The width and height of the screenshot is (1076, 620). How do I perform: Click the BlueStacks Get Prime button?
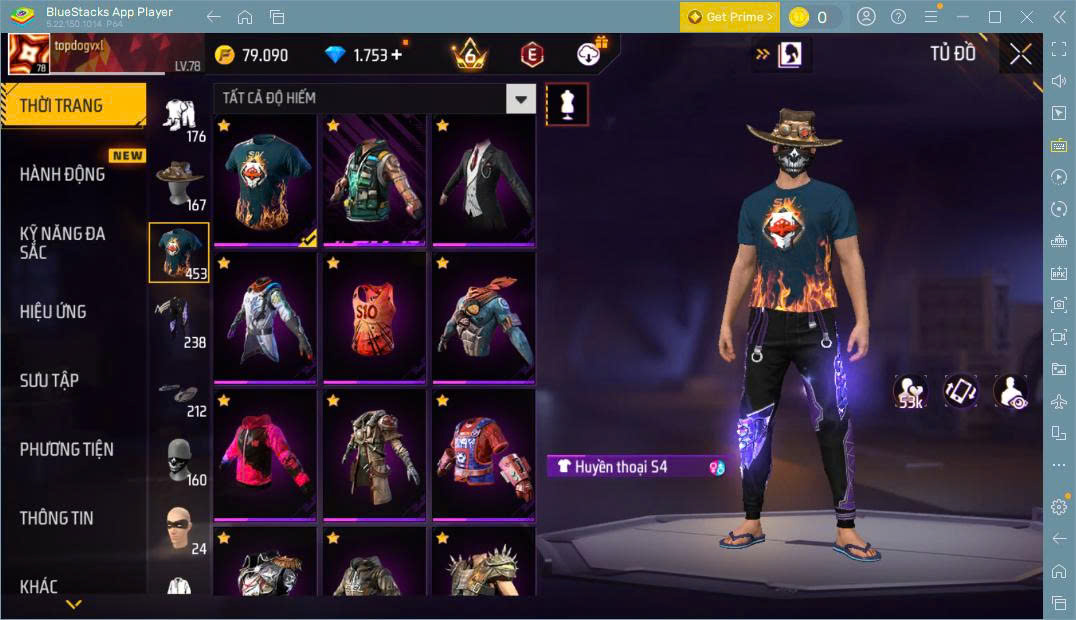click(x=729, y=17)
